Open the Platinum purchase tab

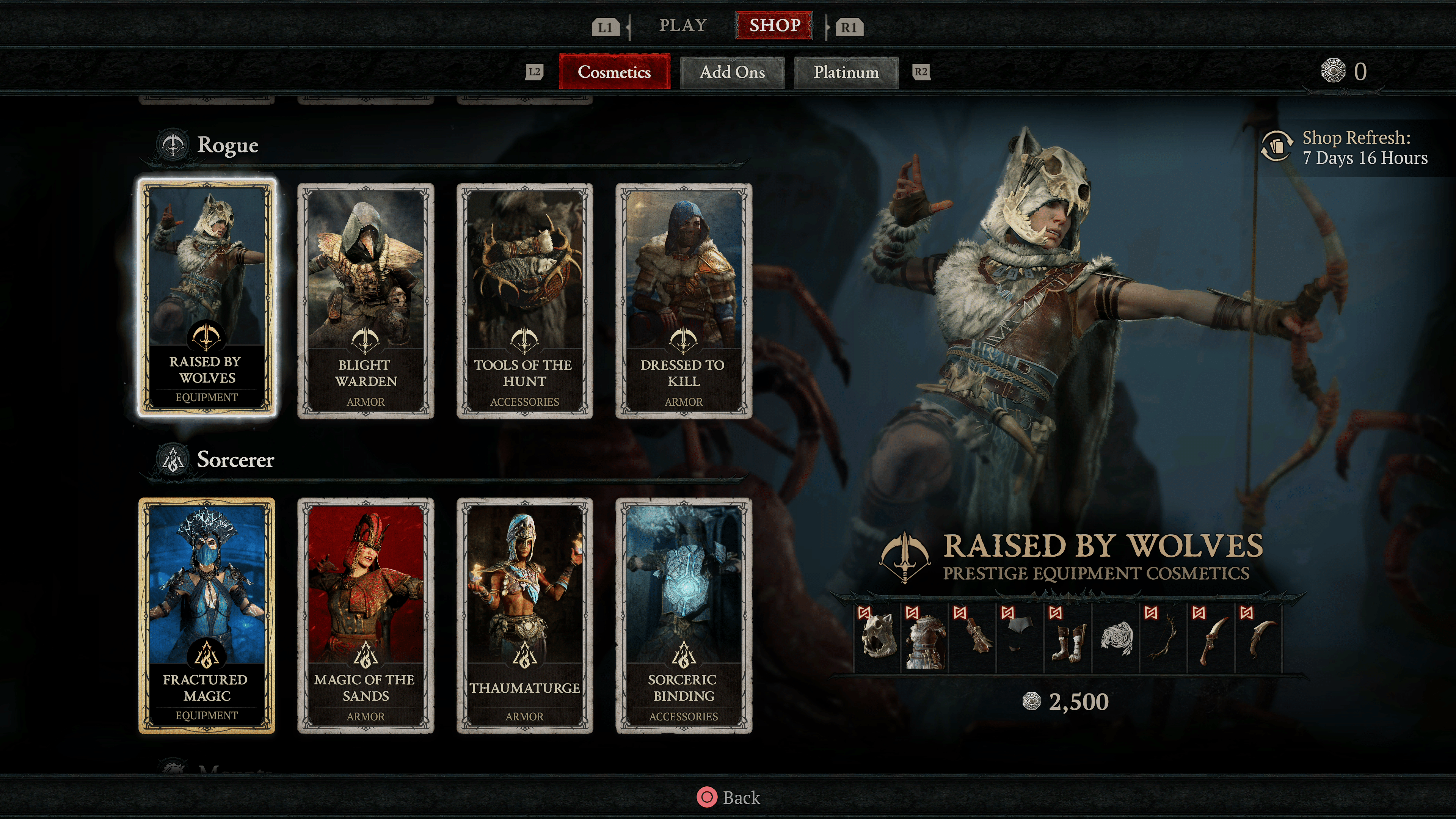point(846,72)
